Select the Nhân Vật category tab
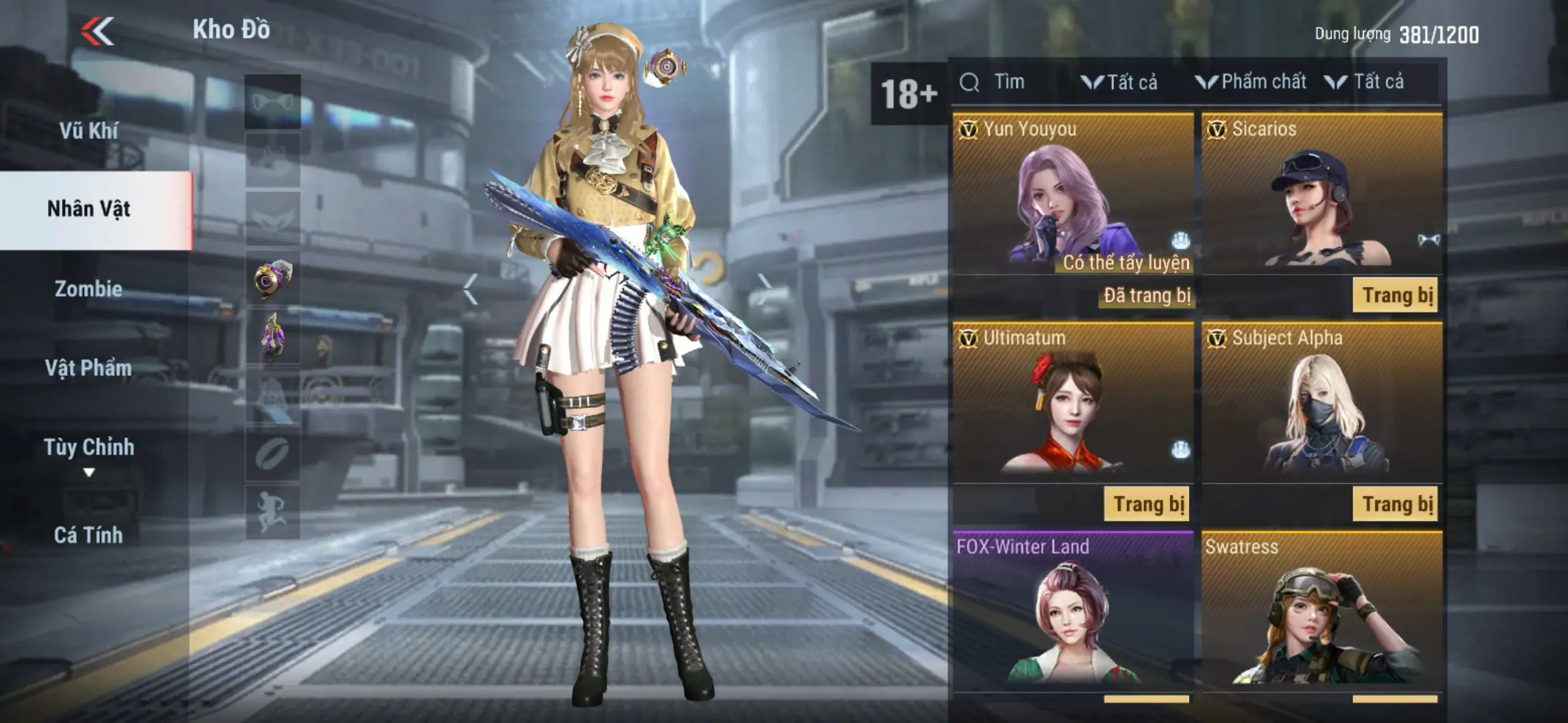 click(x=89, y=209)
